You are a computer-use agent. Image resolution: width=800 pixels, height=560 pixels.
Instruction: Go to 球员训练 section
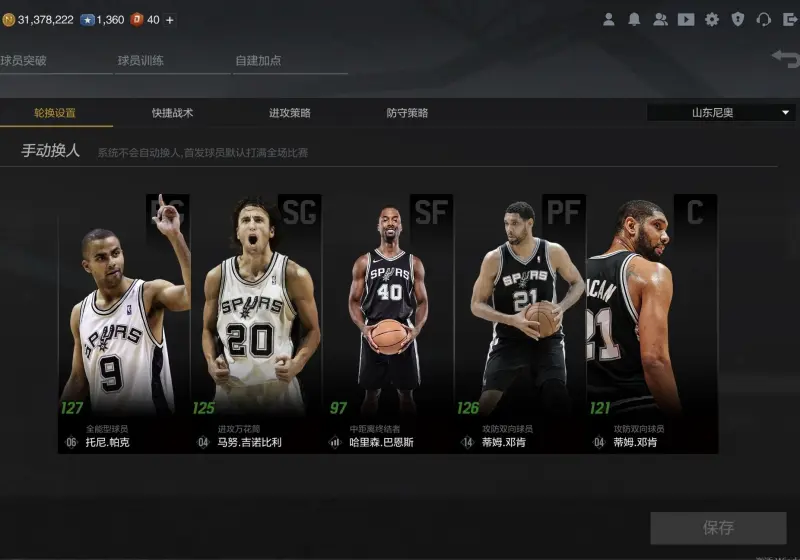141,61
